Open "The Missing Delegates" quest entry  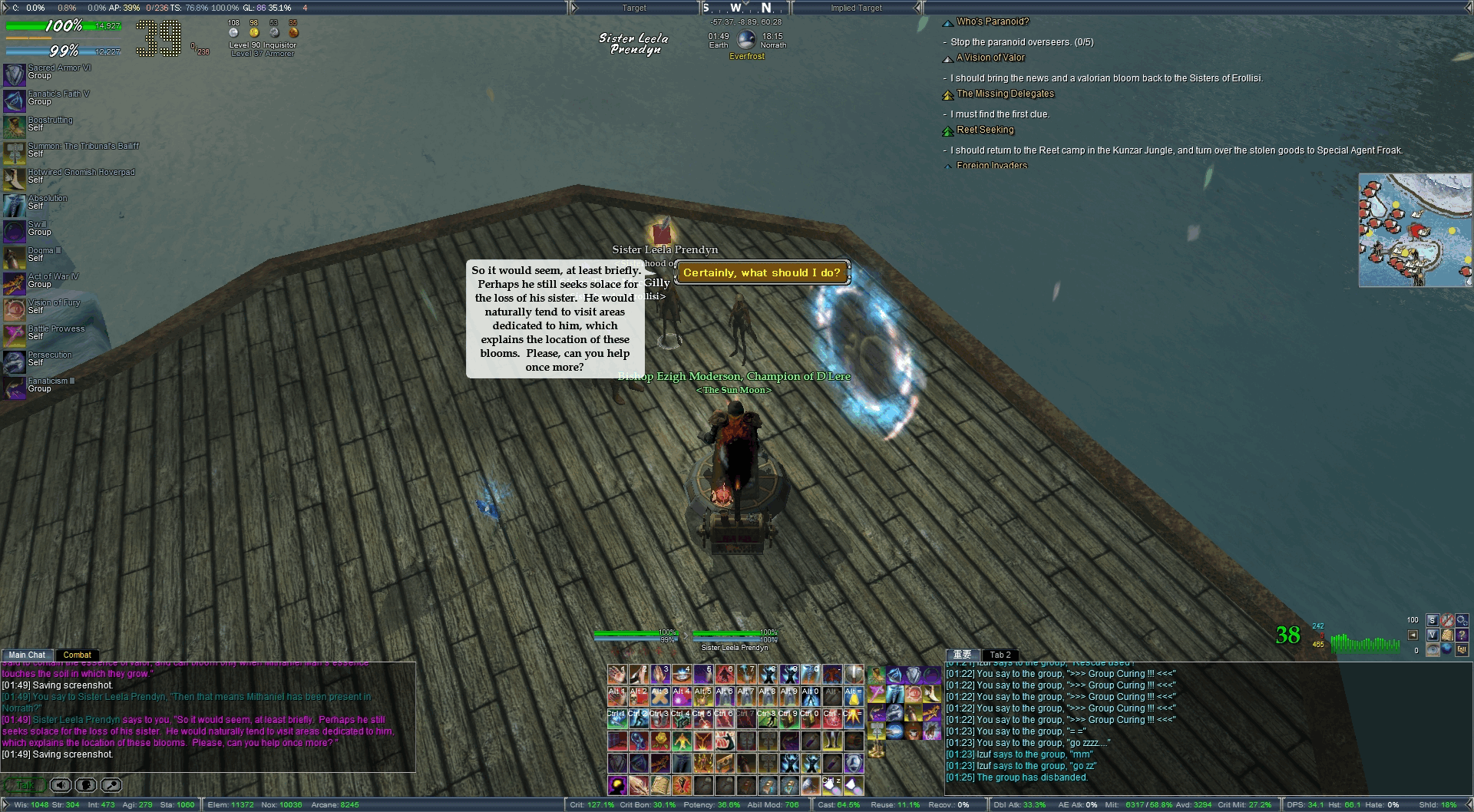coord(1005,94)
